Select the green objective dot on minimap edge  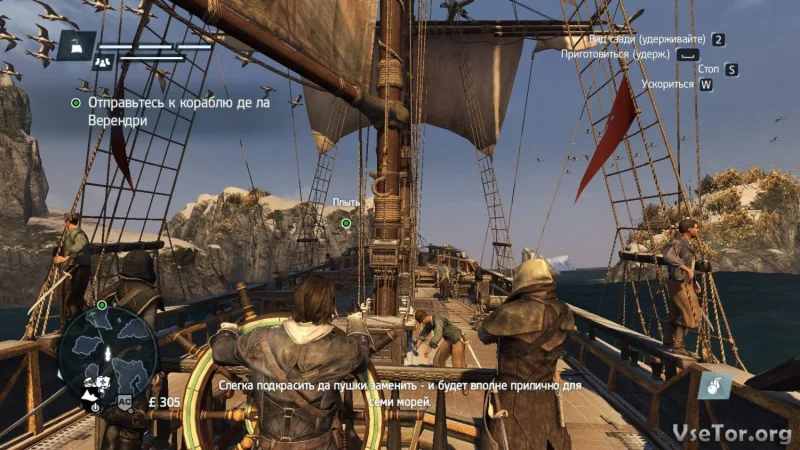[x=102, y=304]
